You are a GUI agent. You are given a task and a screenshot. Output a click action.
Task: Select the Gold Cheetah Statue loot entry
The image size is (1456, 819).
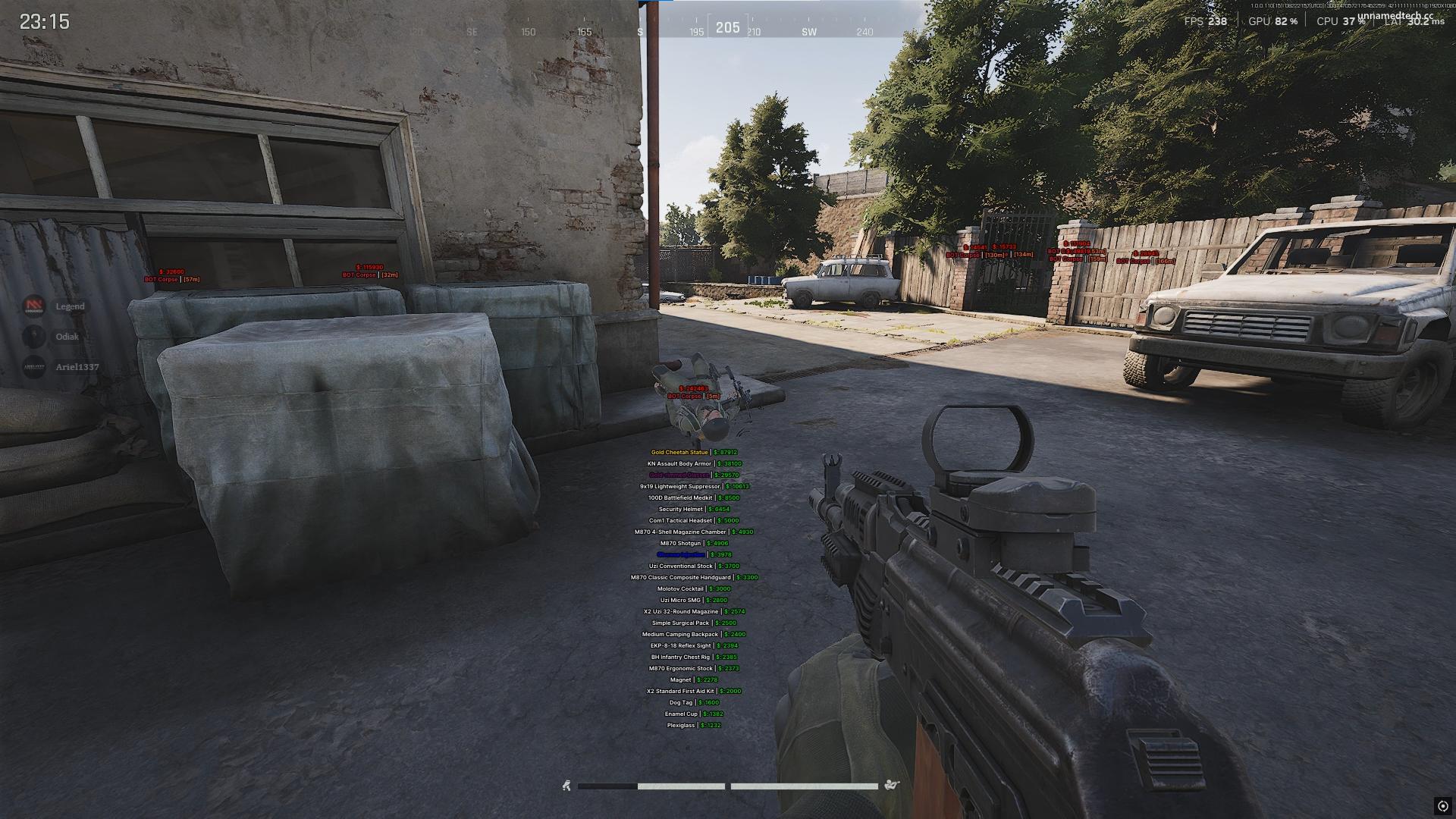point(679,453)
